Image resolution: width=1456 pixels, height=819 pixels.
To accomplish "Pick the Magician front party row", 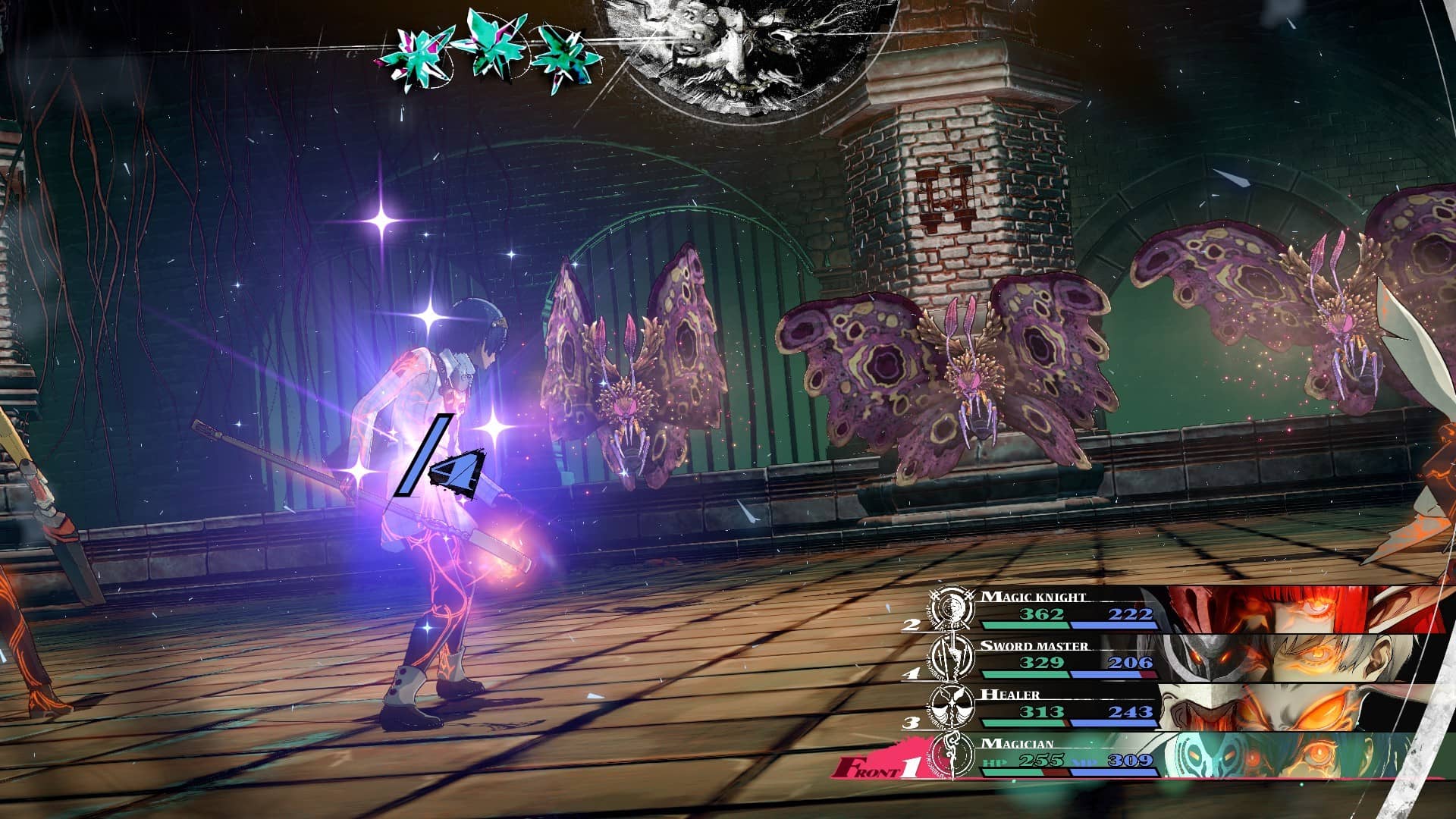I will point(1069,757).
